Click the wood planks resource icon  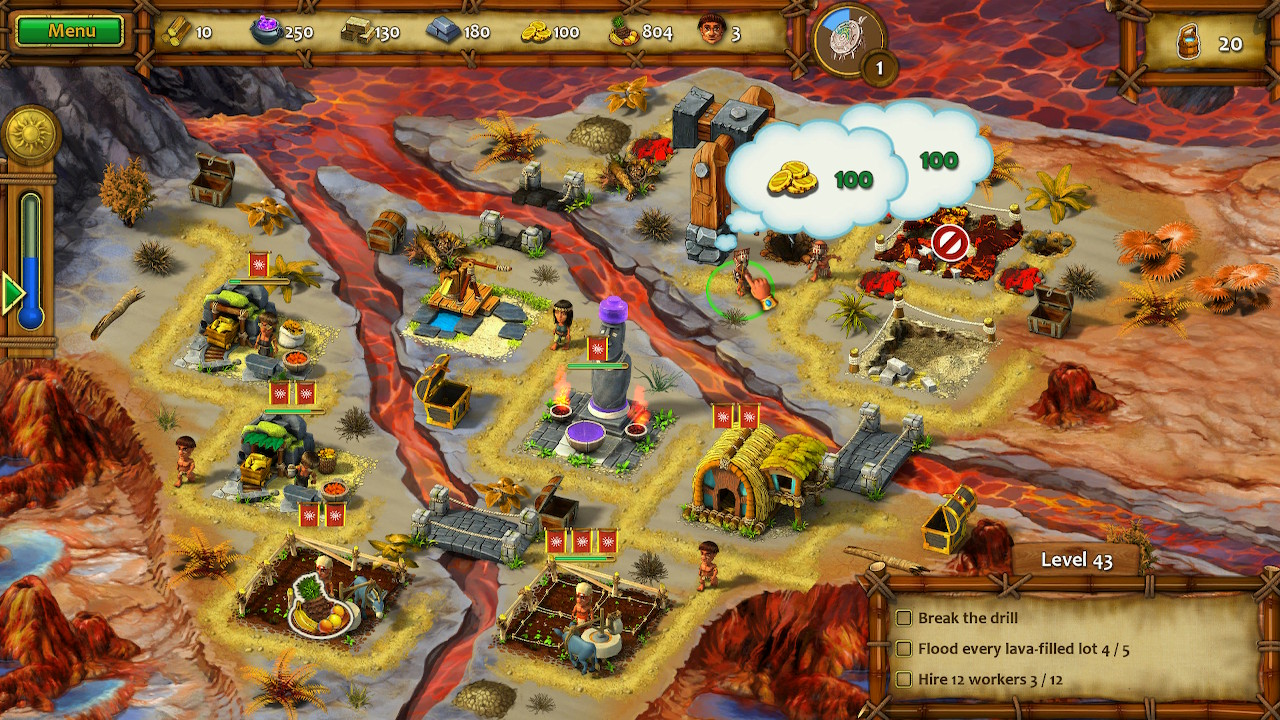click(x=175, y=31)
